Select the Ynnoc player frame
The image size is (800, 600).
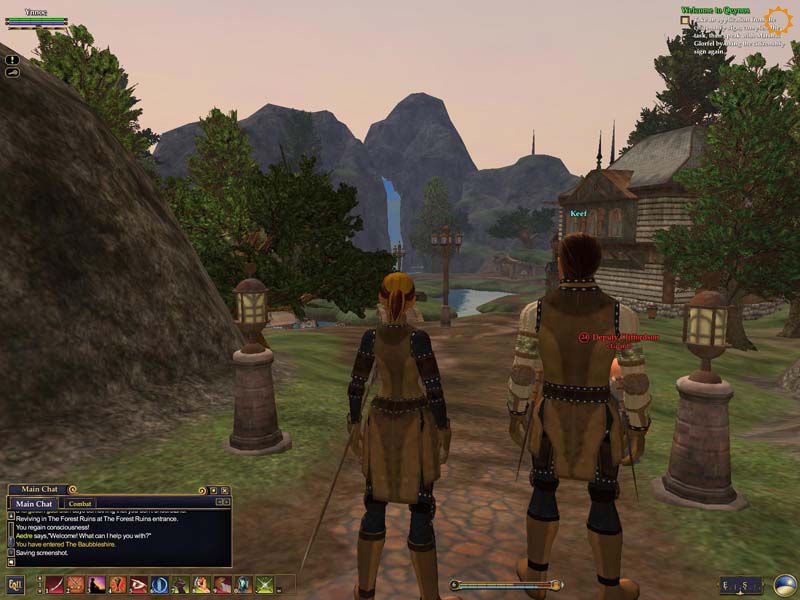(36, 20)
